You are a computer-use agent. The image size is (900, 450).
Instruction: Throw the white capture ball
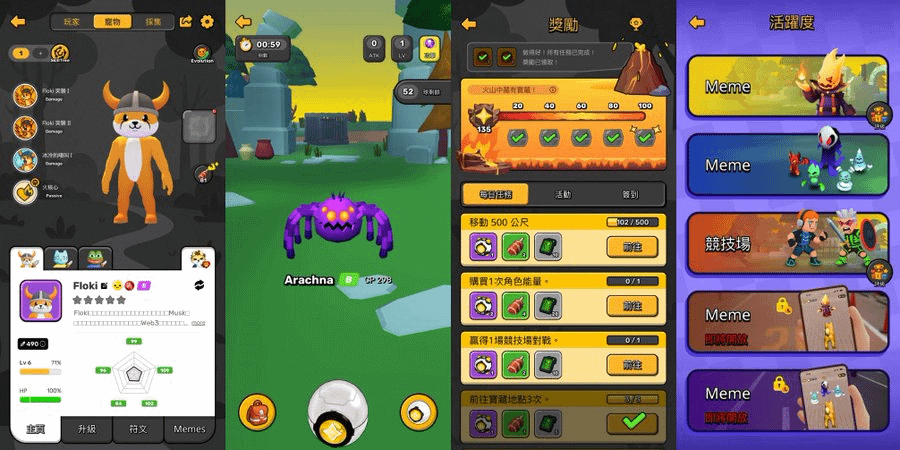336,410
